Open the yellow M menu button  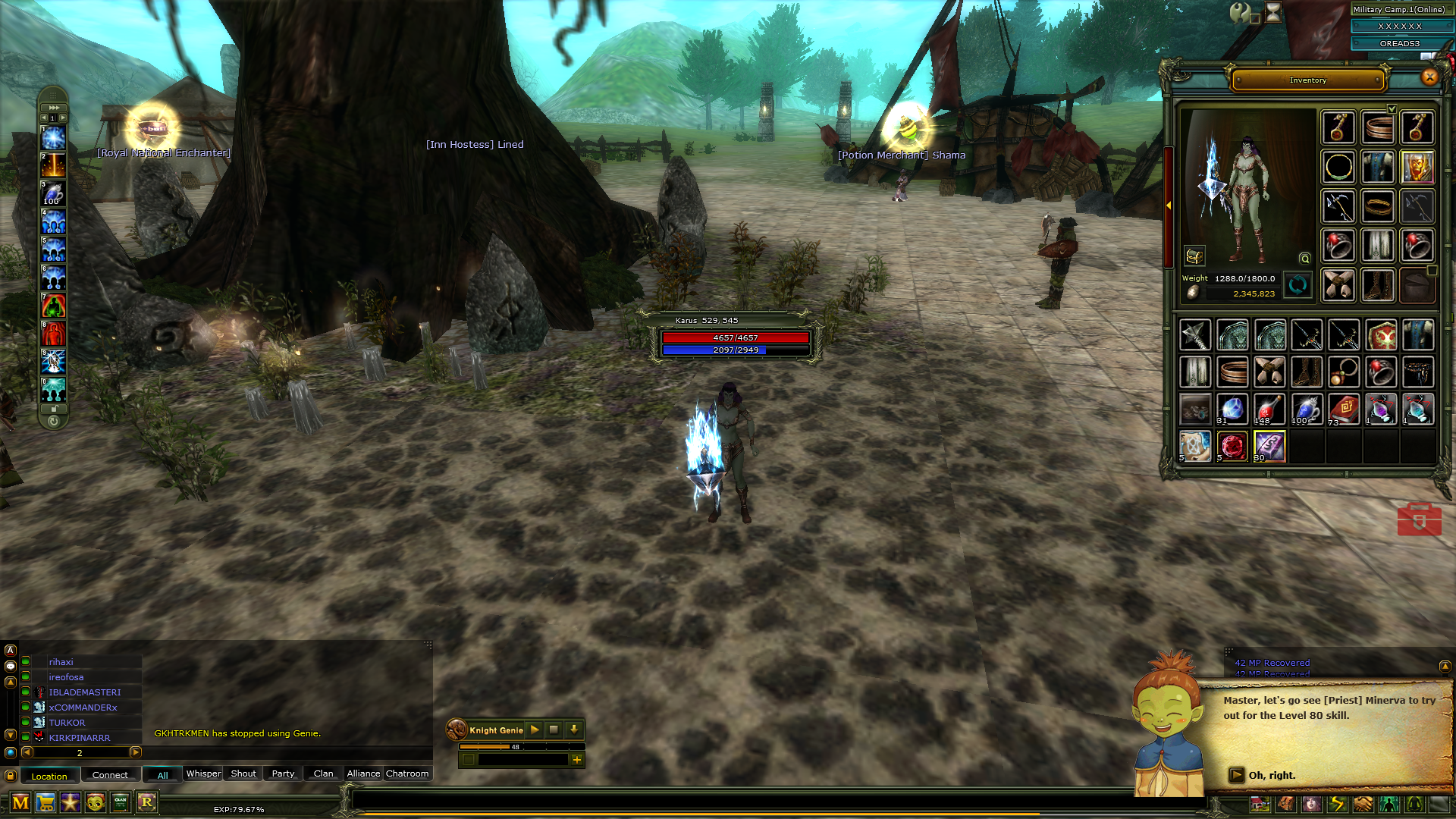[20, 802]
